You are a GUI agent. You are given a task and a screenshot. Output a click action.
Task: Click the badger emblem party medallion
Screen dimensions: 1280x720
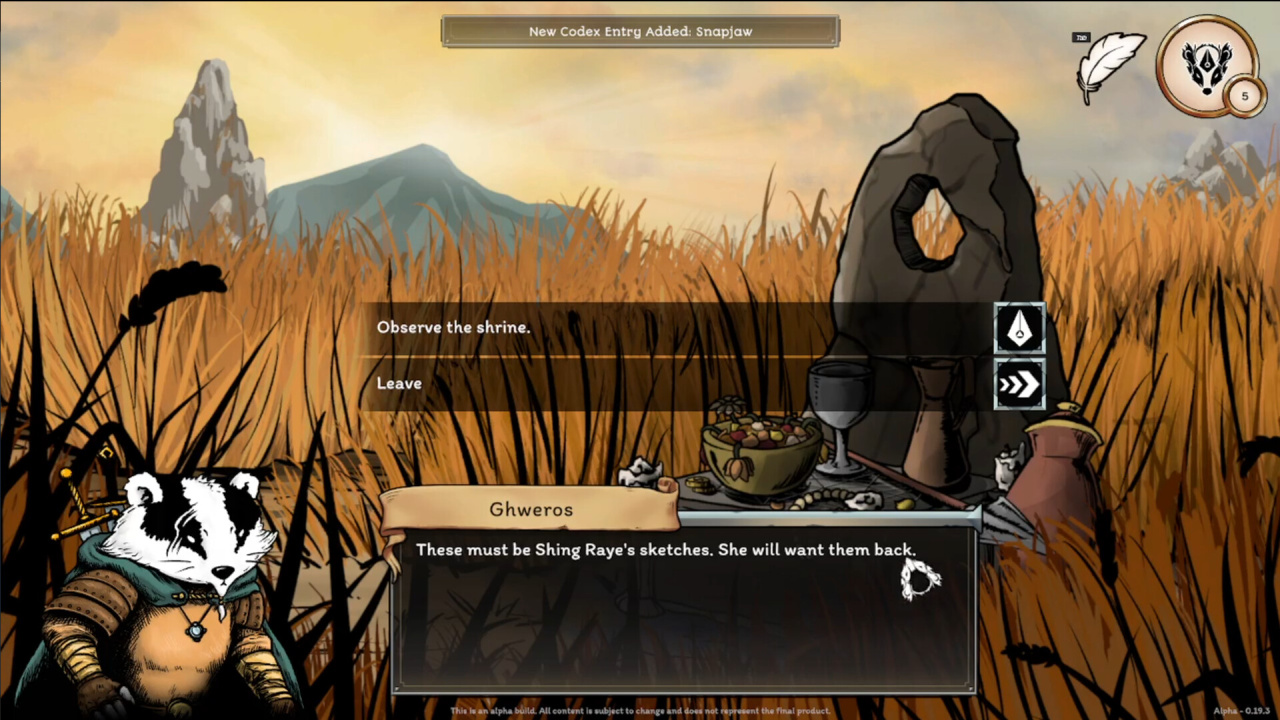click(x=1207, y=64)
